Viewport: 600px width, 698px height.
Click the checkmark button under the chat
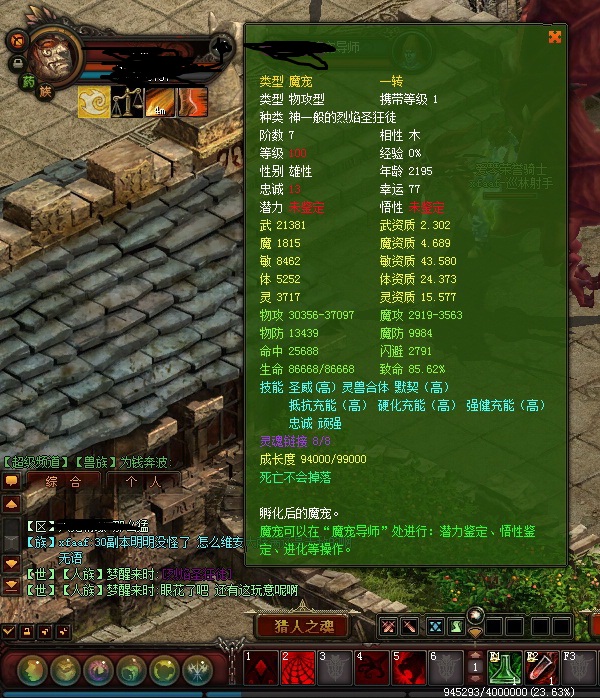tap(8, 632)
